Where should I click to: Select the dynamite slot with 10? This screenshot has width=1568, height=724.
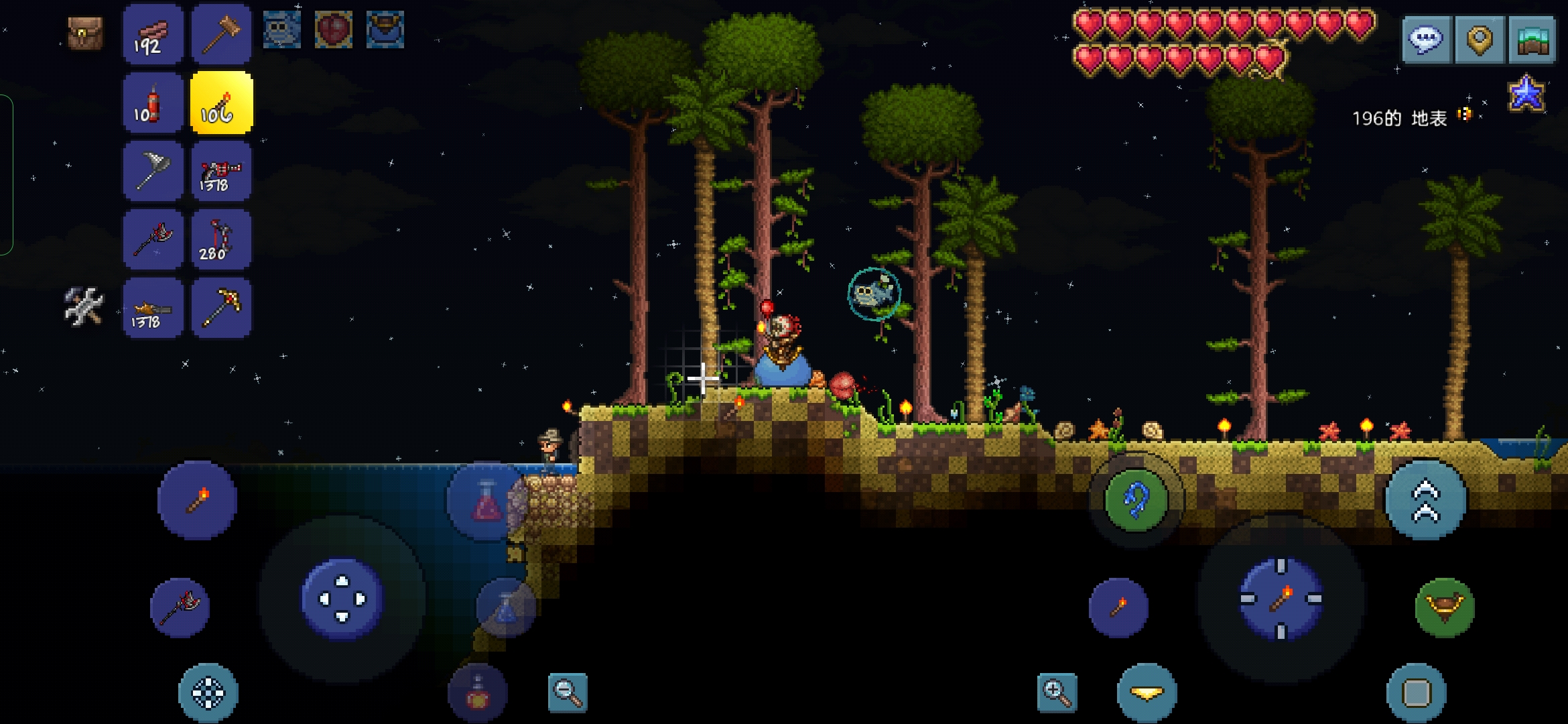pyautogui.click(x=153, y=103)
